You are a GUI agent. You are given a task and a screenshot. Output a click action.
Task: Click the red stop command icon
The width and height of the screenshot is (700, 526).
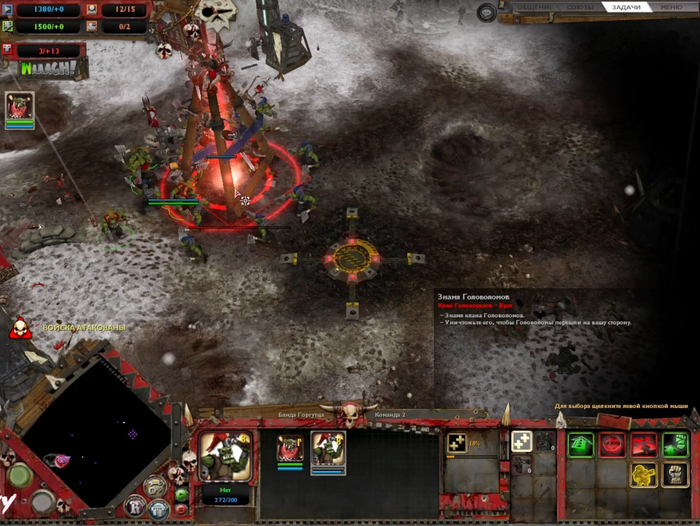coord(611,444)
